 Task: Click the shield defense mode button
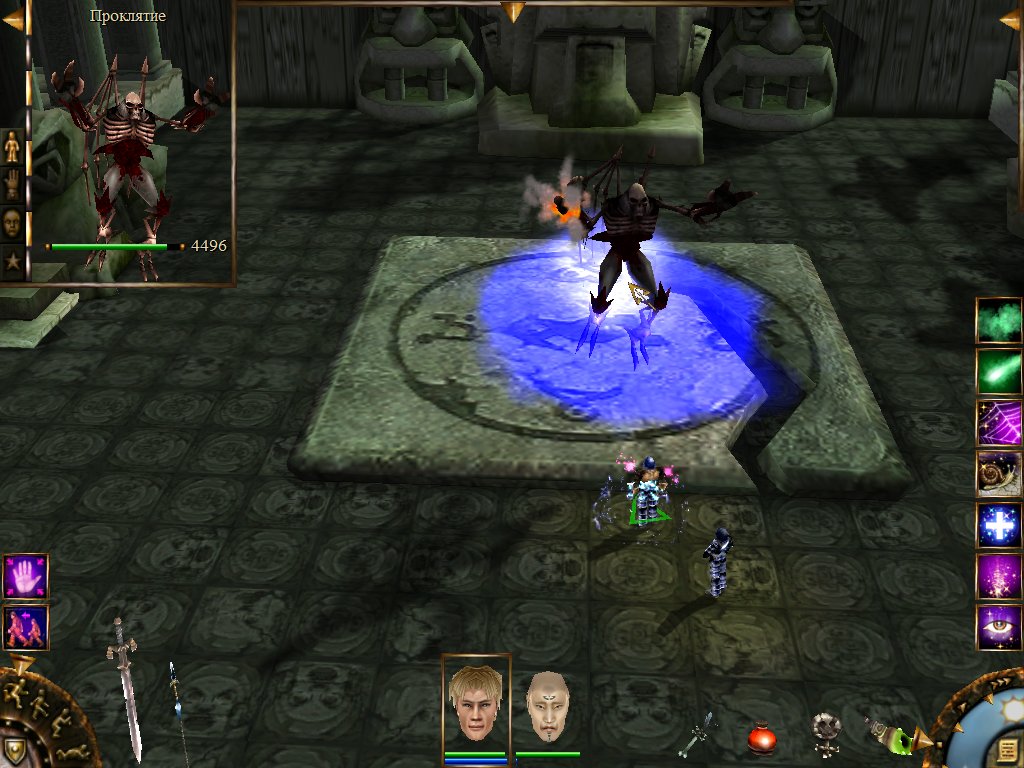[x=14, y=750]
